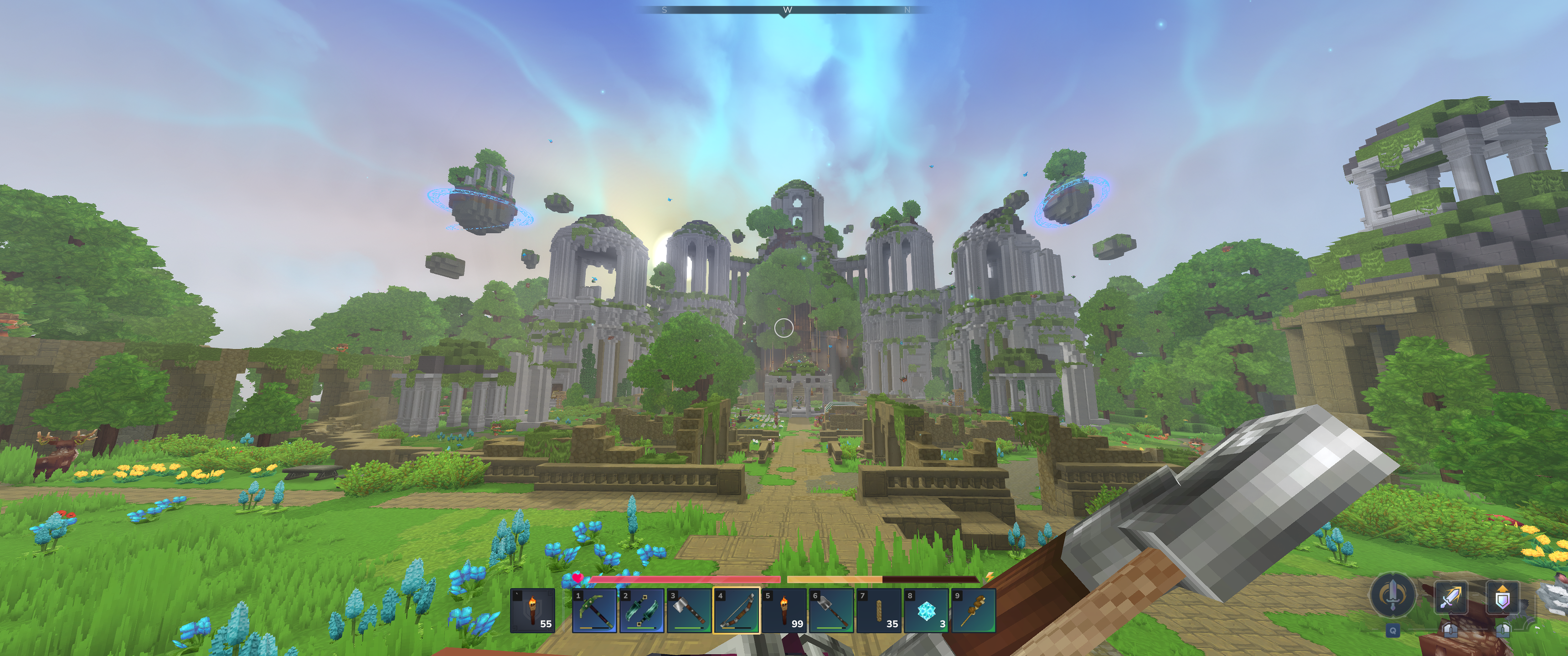Pick the torch stack of 99

click(x=784, y=610)
